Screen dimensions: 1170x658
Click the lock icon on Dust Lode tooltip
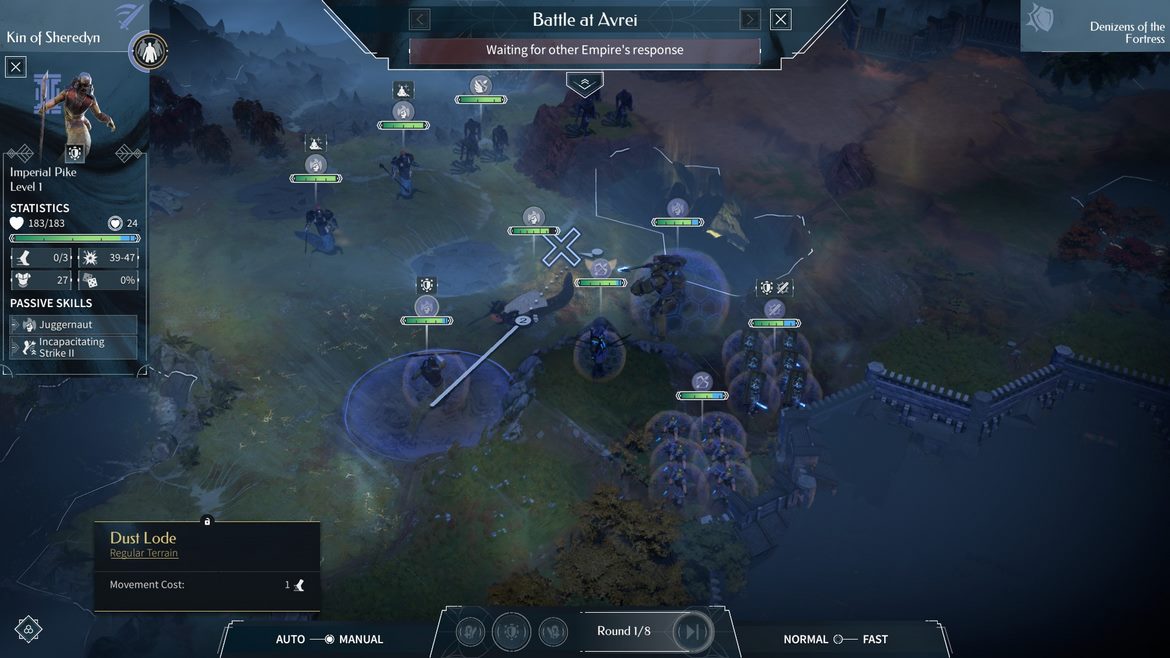click(x=207, y=521)
